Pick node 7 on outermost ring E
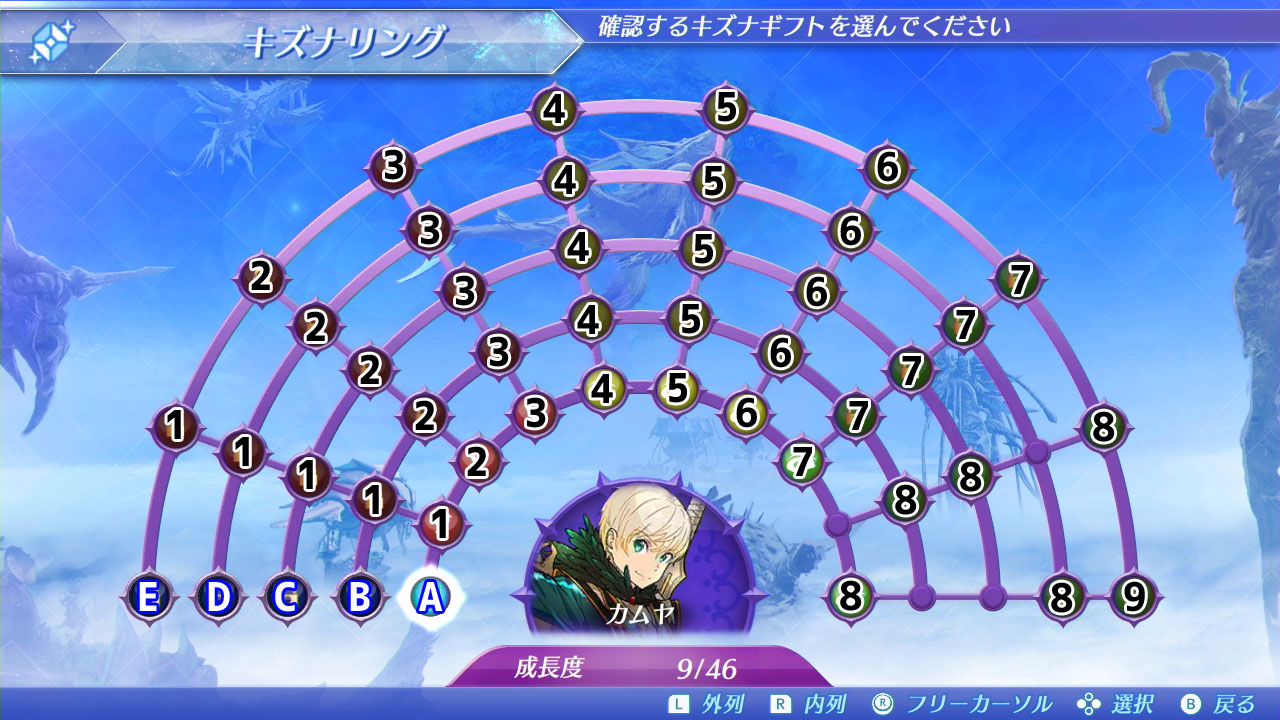1280x720 pixels. tap(1018, 279)
